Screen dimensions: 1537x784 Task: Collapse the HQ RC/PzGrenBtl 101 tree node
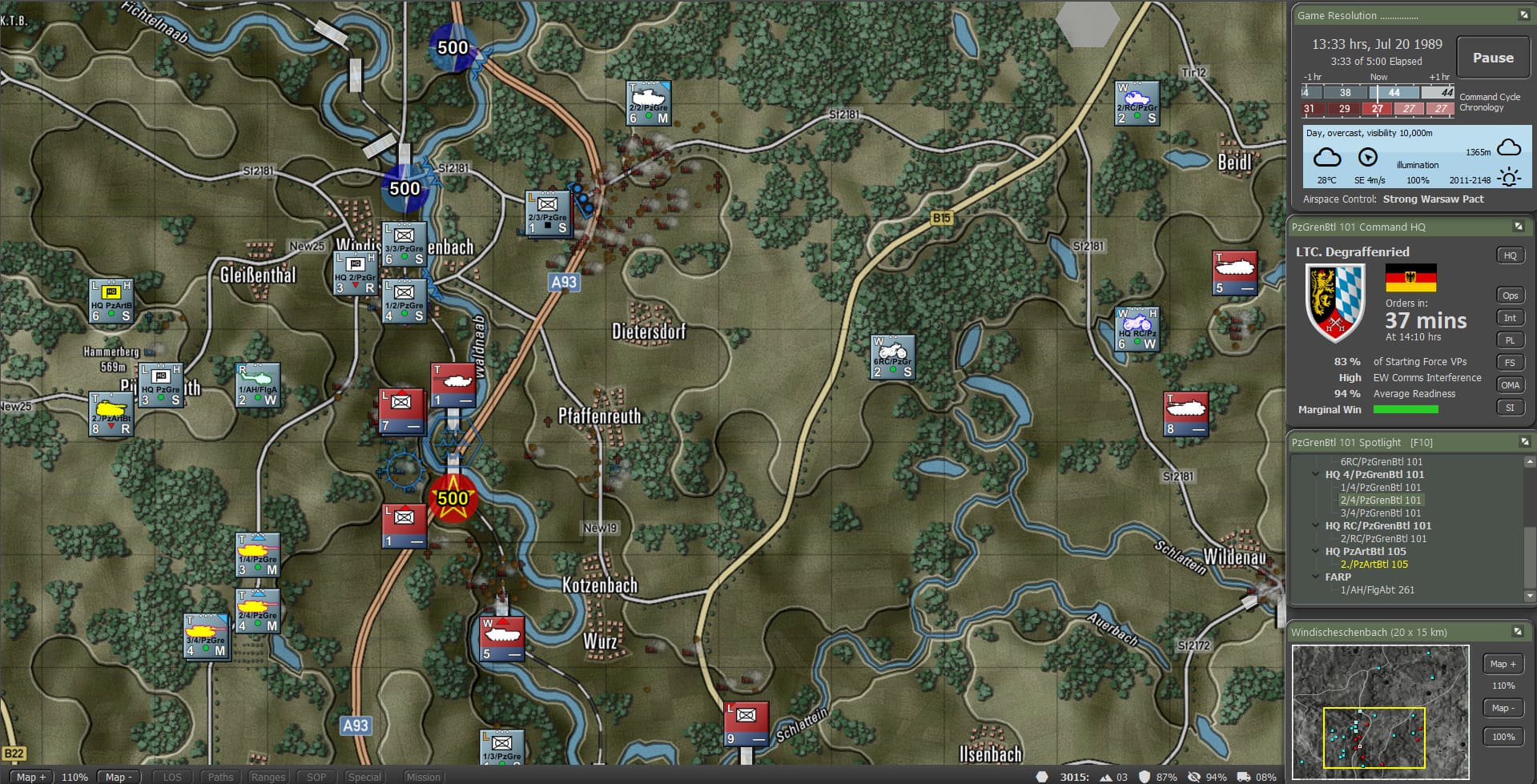pos(1315,525)
